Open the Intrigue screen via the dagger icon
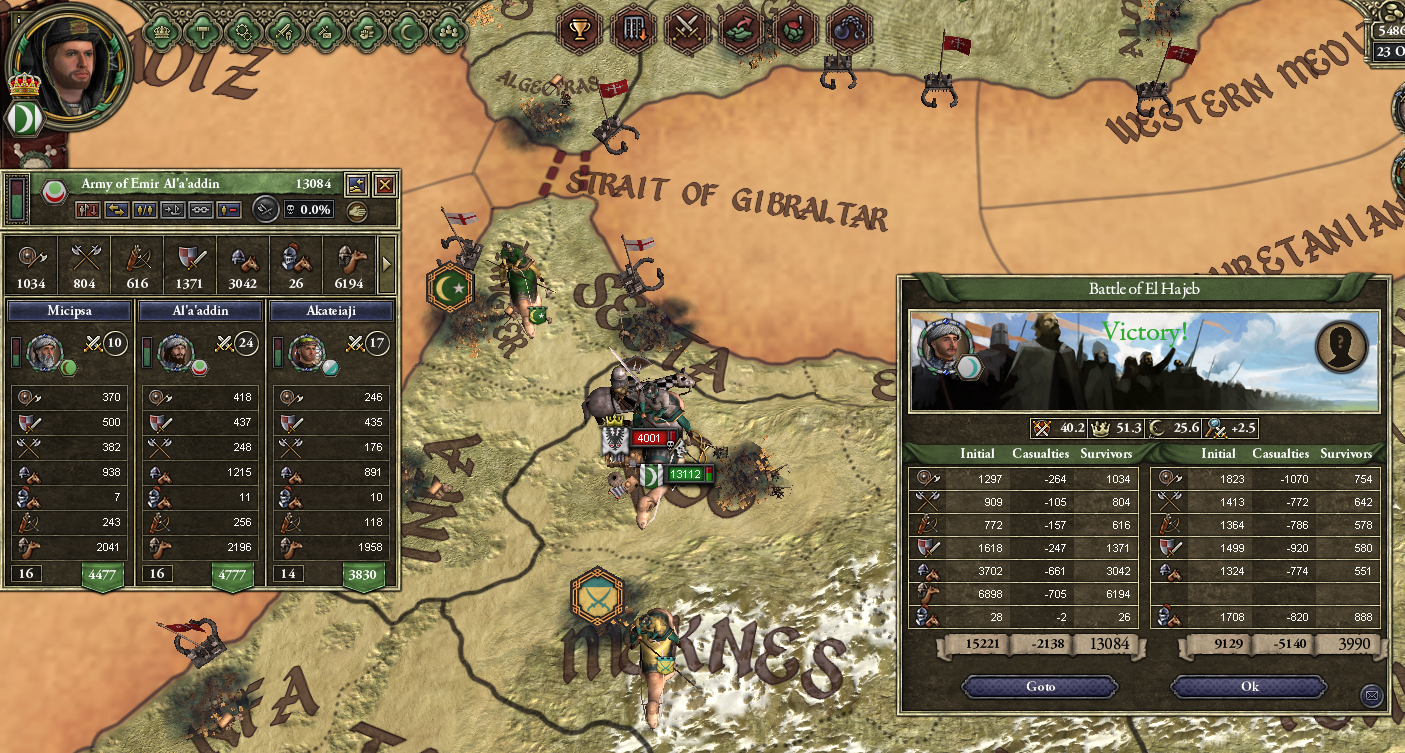Screen dimensions: 1405x753 coord(325,31)
